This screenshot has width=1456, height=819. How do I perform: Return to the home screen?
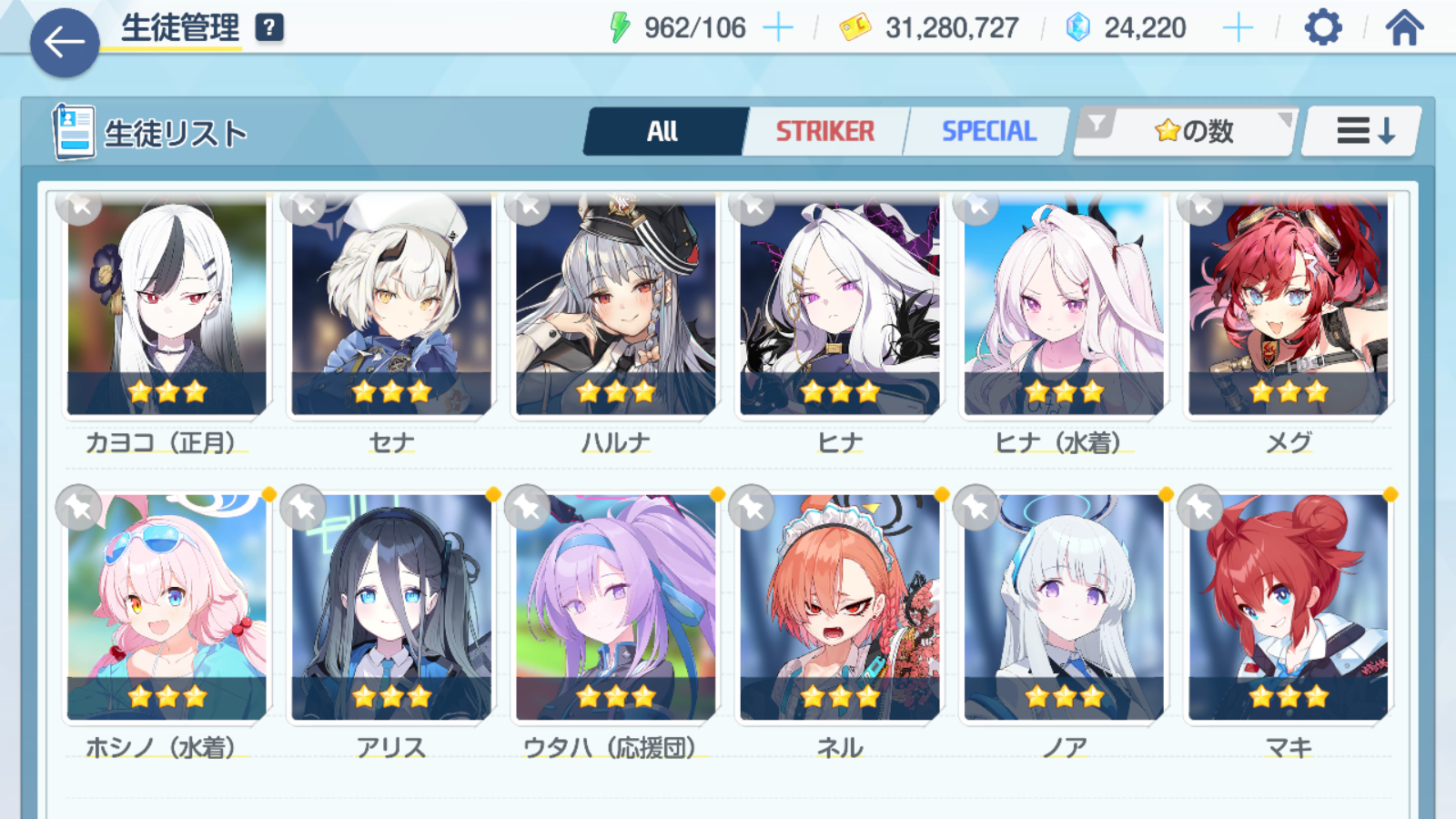(x=1404, y=28)
